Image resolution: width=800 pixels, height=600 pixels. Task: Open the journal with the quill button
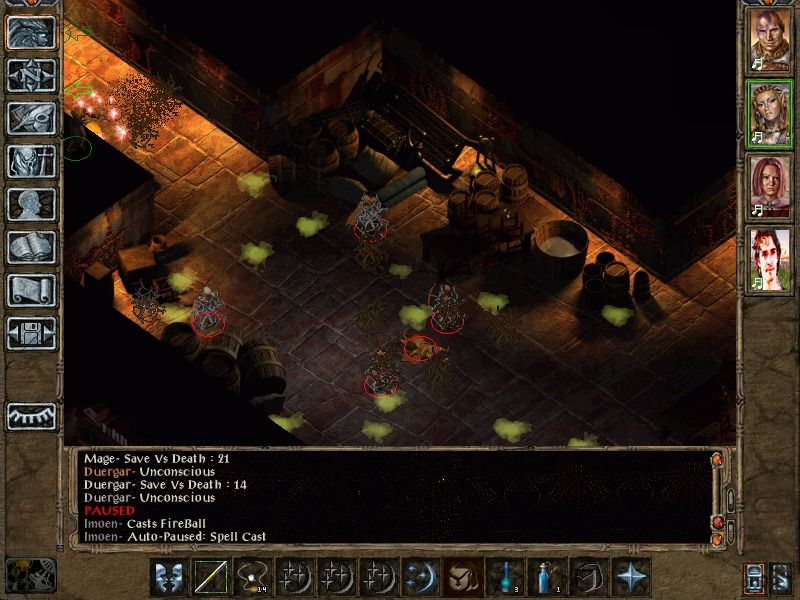point(30,118)
